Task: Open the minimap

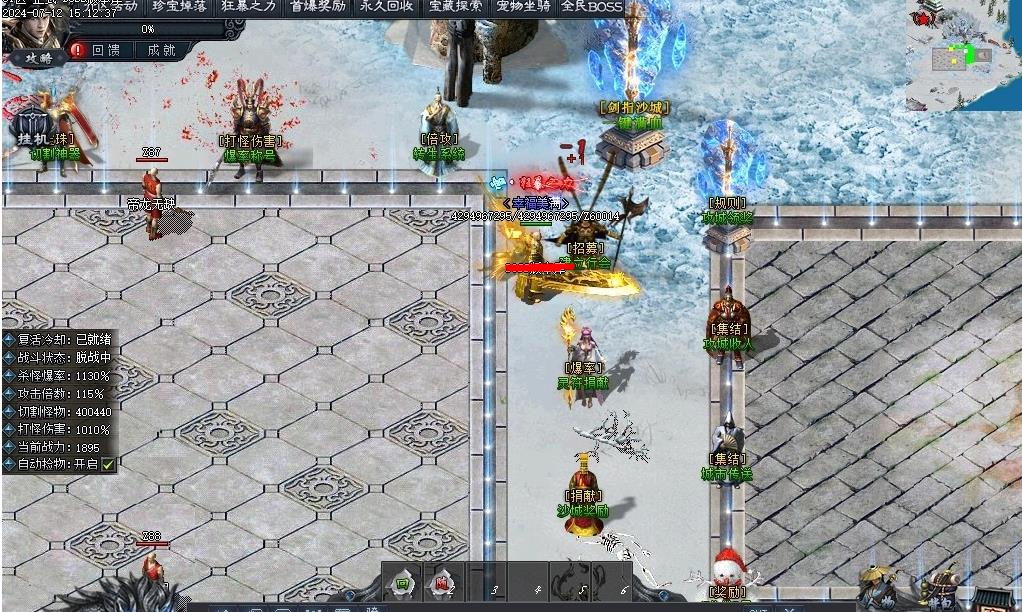Action: (x=962, y=55)
